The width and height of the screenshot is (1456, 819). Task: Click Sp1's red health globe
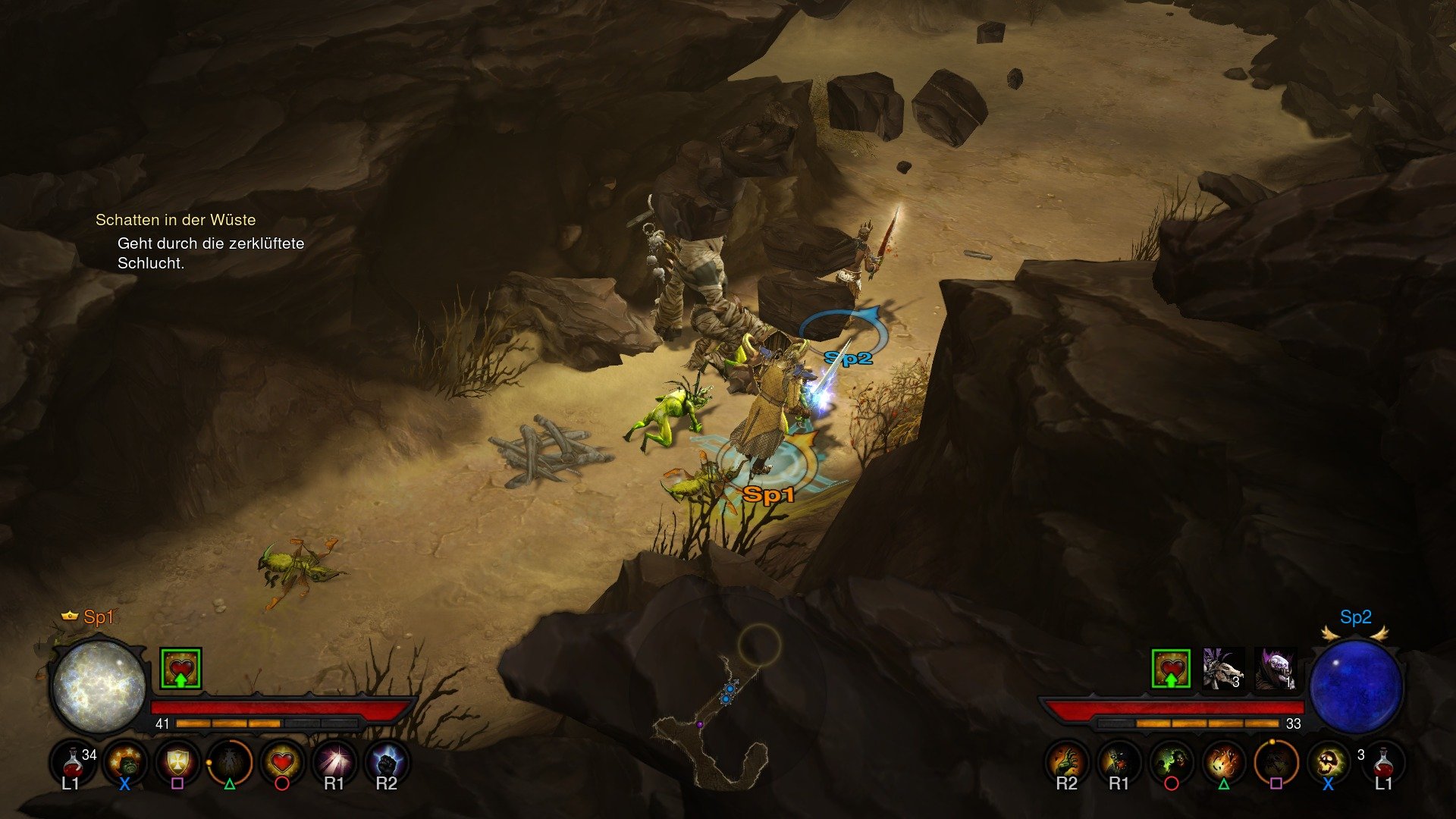[99, 686]
